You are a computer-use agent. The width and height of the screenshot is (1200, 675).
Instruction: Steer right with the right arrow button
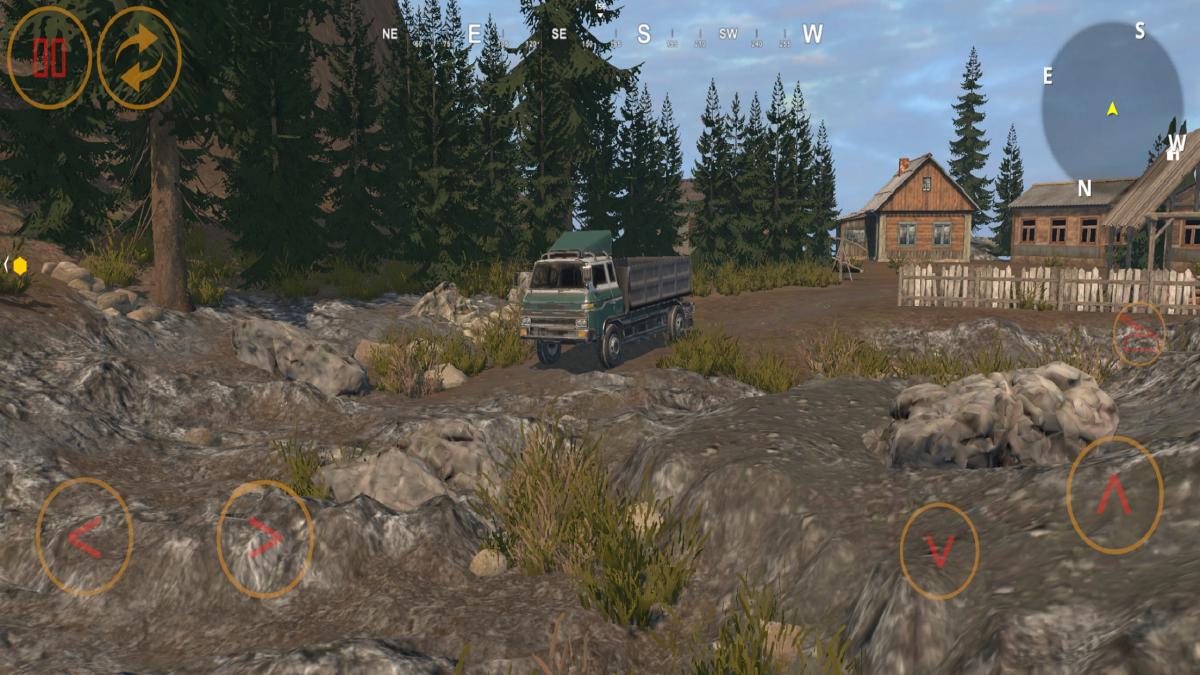(x=265, y=539)
